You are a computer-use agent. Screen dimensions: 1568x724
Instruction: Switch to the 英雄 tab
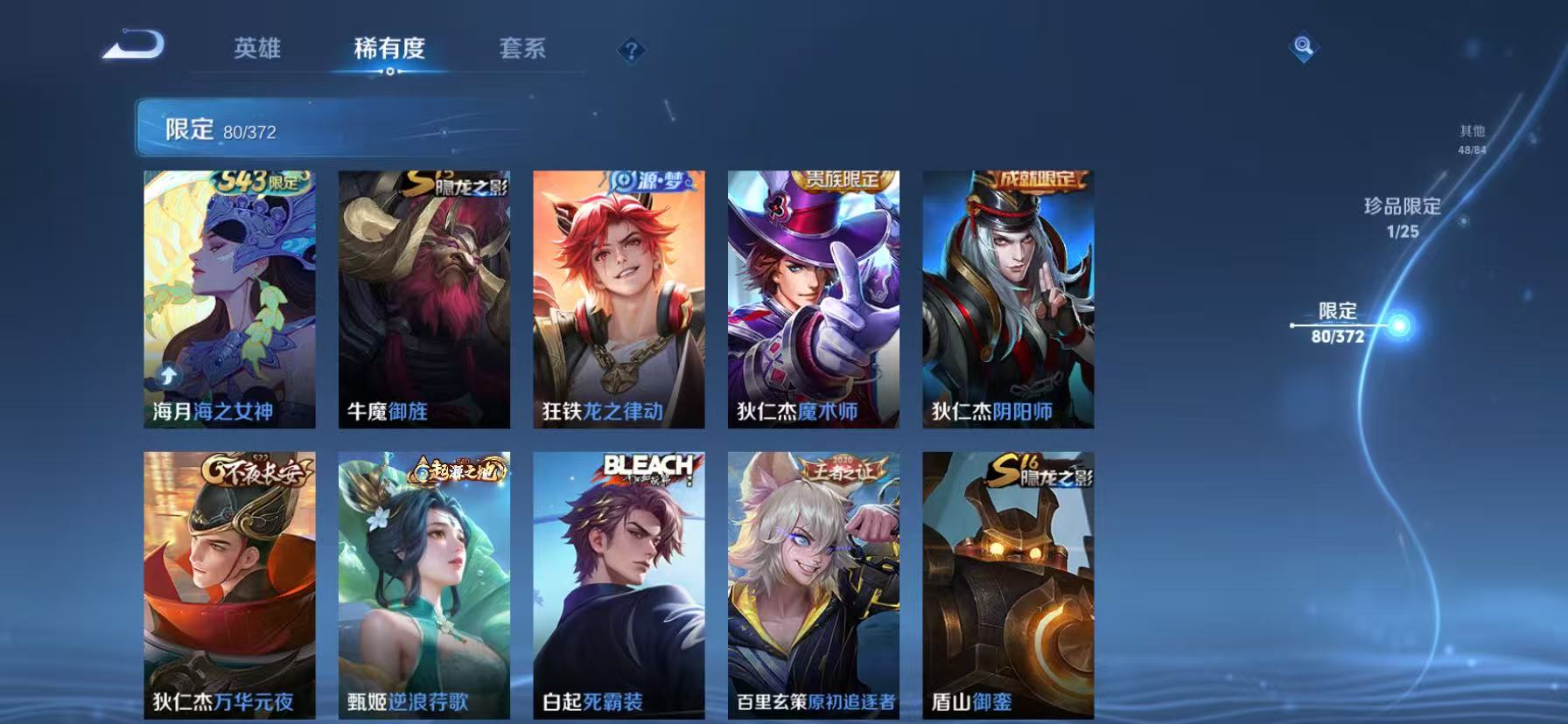pyautogui.click(x=256, y=50)
